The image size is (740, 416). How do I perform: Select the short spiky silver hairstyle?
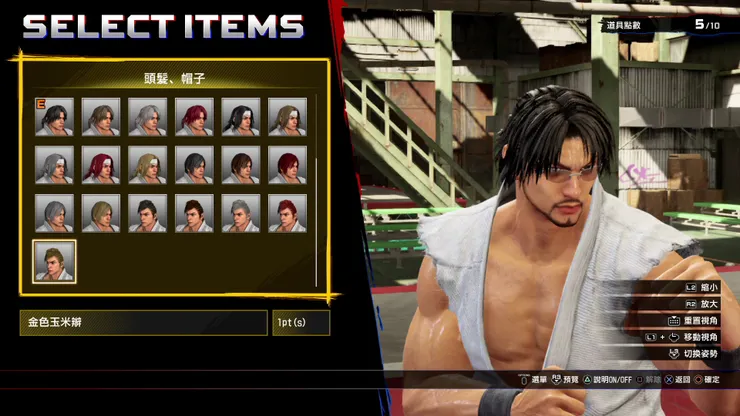click(x=241, y=213)
